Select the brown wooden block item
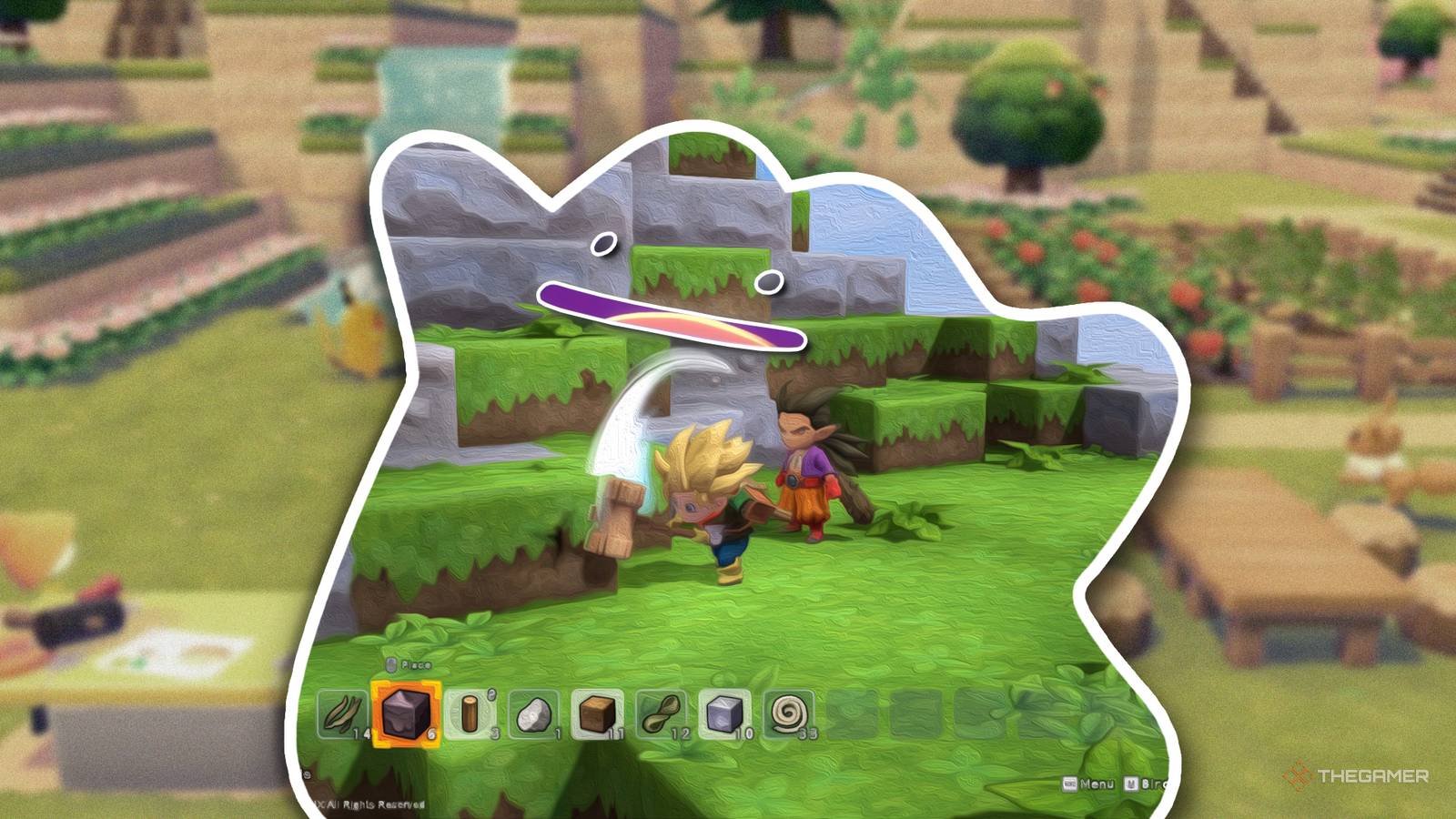 point(598,714)
